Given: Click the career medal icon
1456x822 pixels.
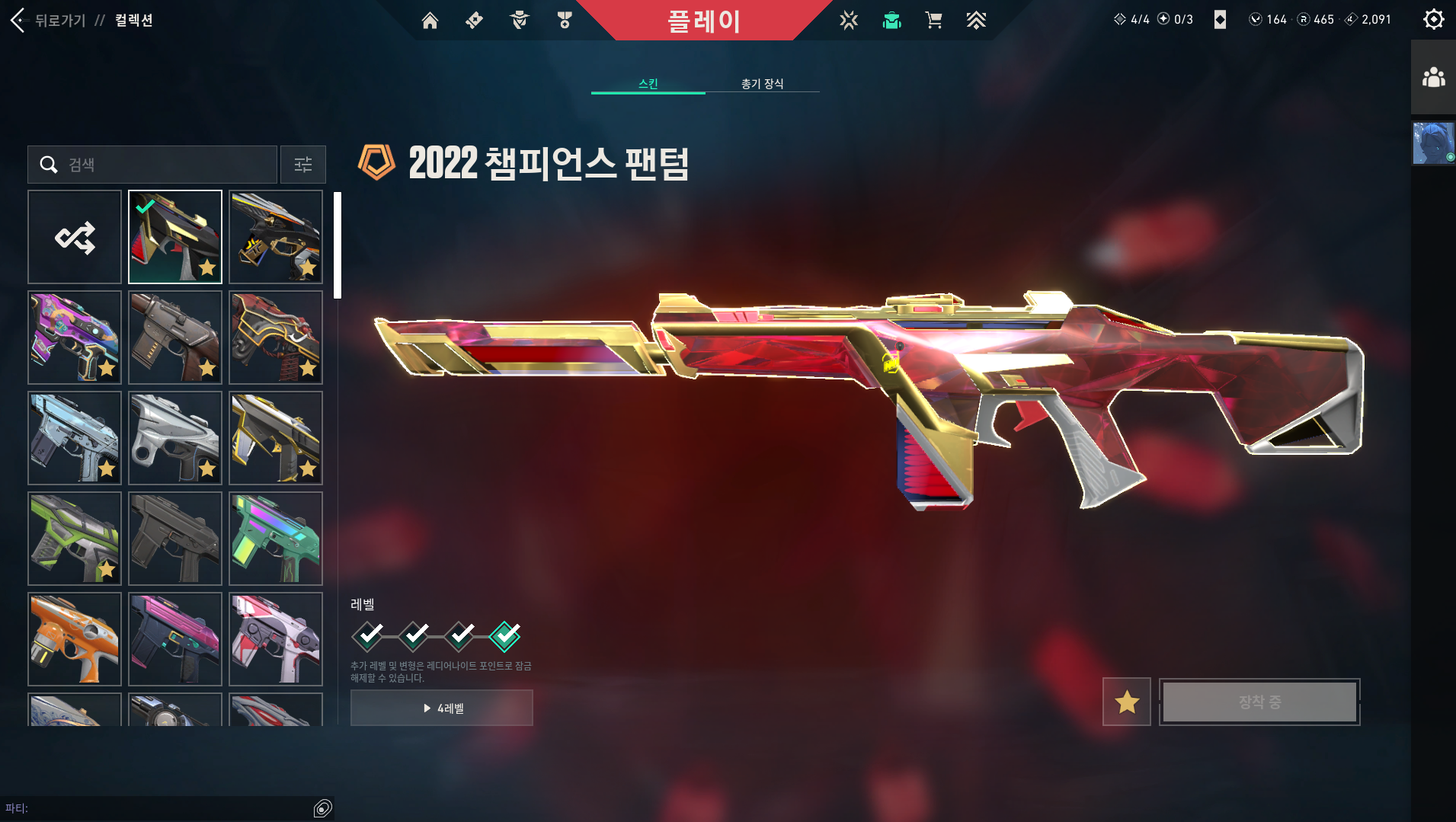Looking at the screenshot, I should coord(564,21).
